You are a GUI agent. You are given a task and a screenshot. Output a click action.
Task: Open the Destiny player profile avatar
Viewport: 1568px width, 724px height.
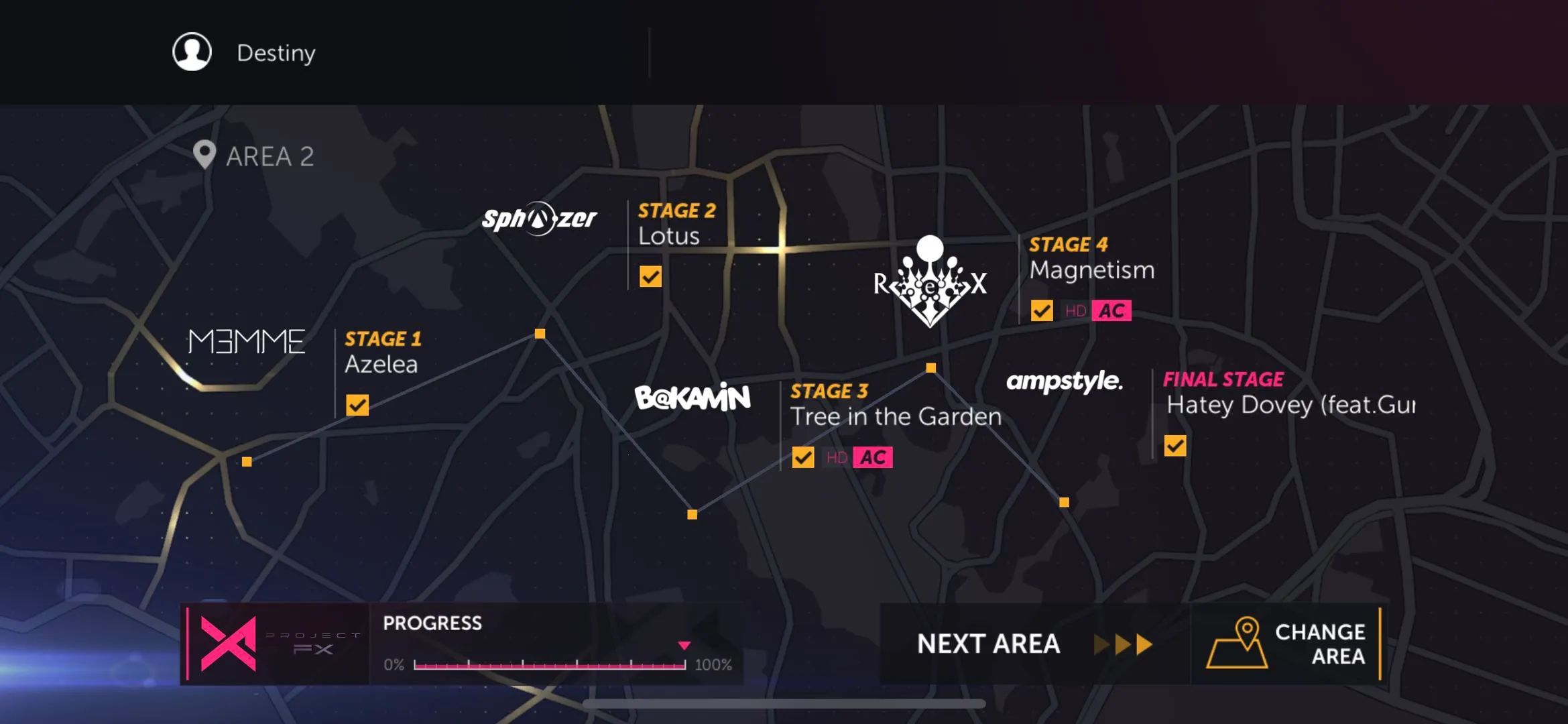pyautogui.click(x=192, y=52)
